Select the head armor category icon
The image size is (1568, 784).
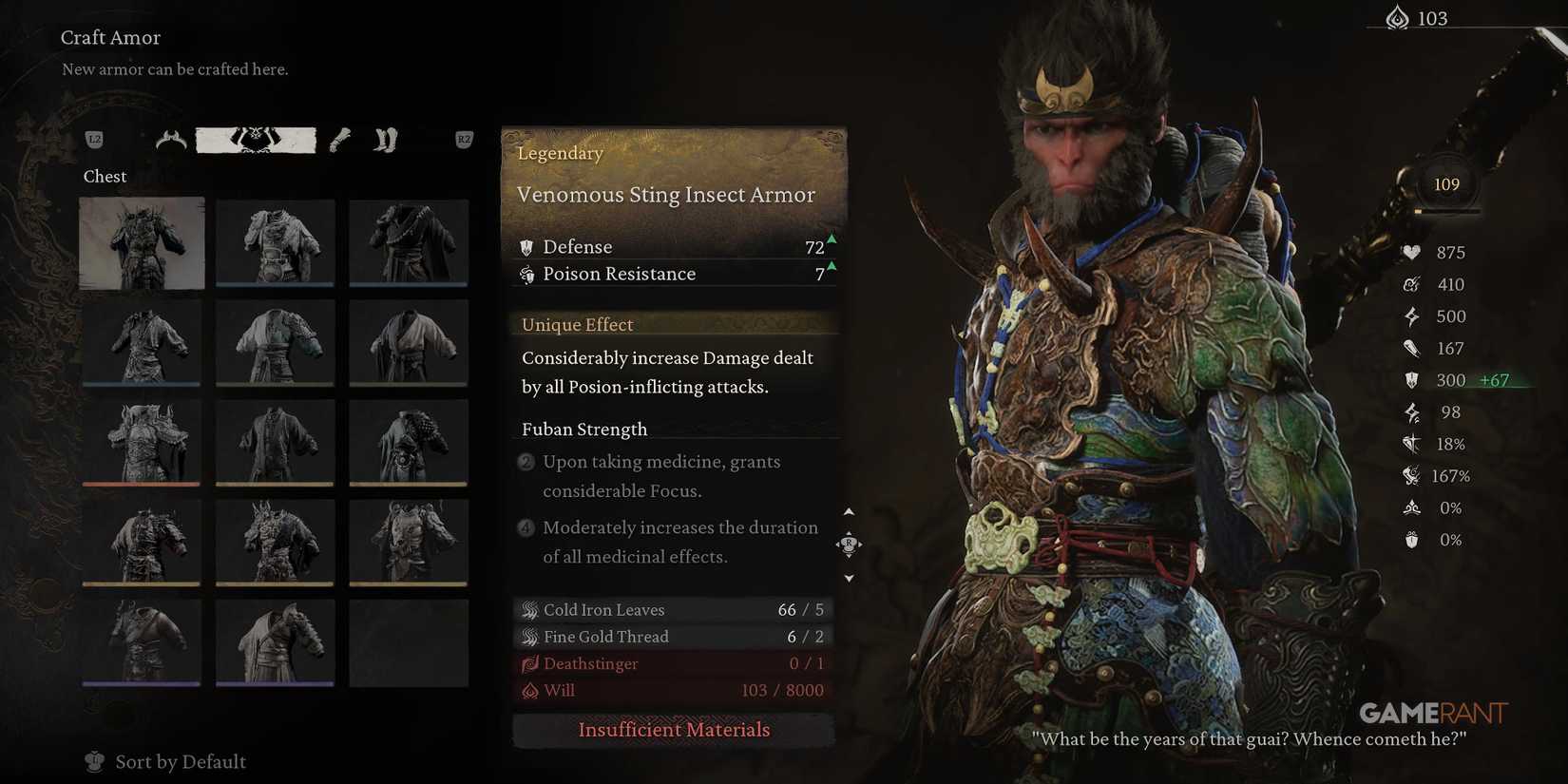(x=170, y=140)
